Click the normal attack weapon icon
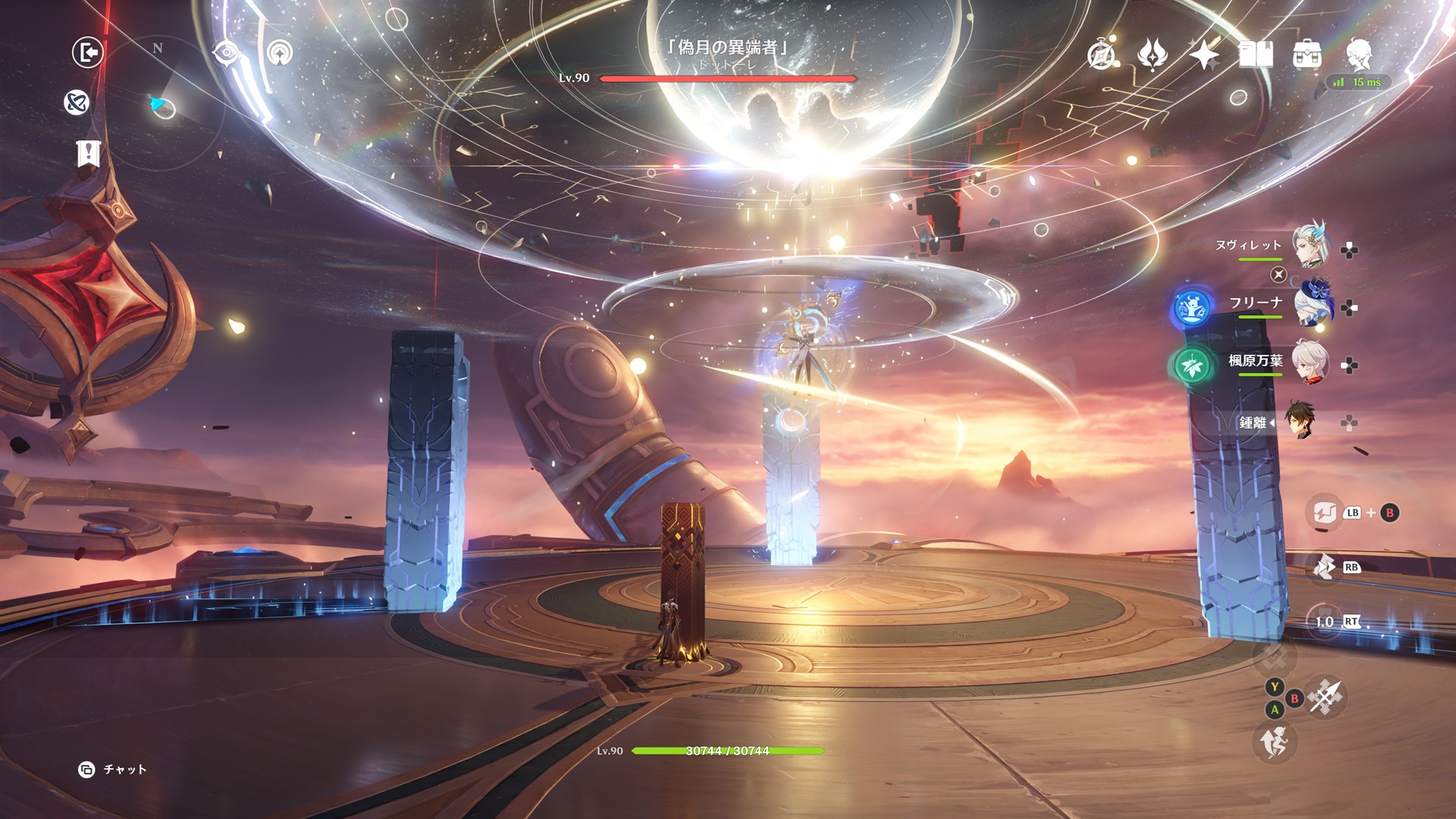The image size is (1456, 819). [x=1326, y=696]
